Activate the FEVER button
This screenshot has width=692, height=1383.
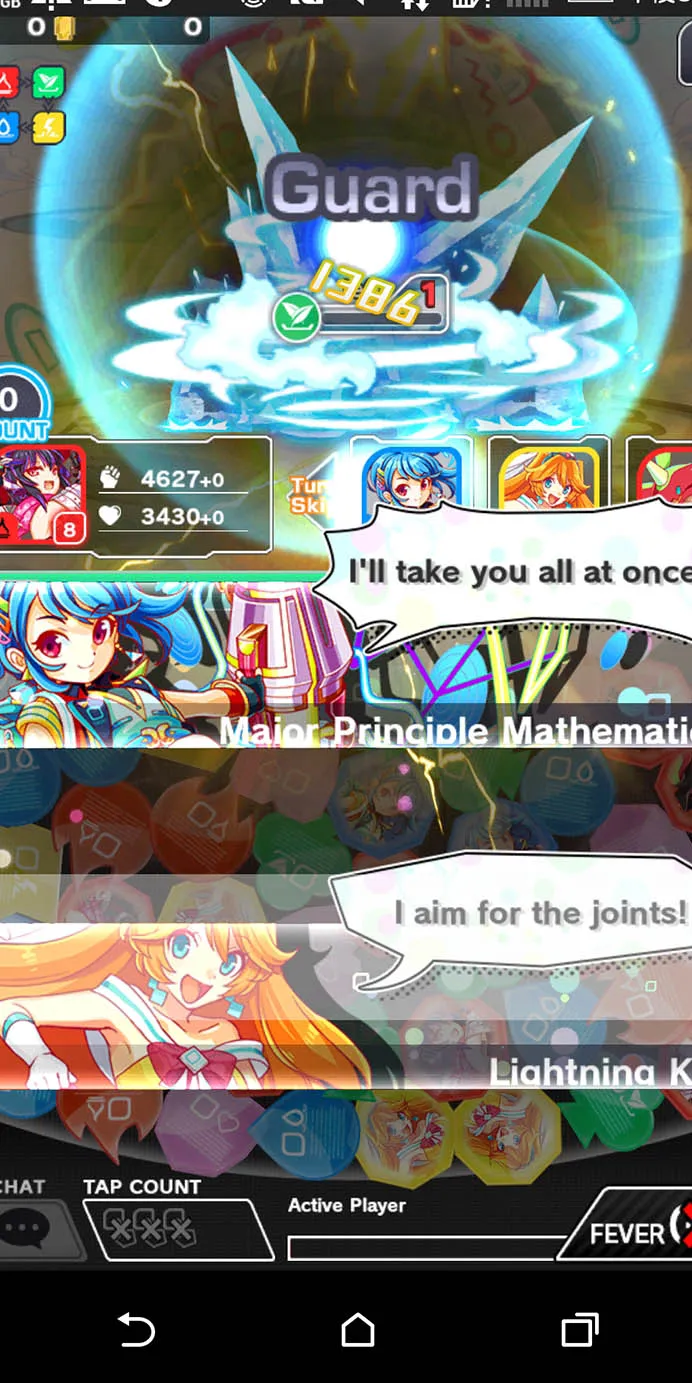(x=632, y=1228)
